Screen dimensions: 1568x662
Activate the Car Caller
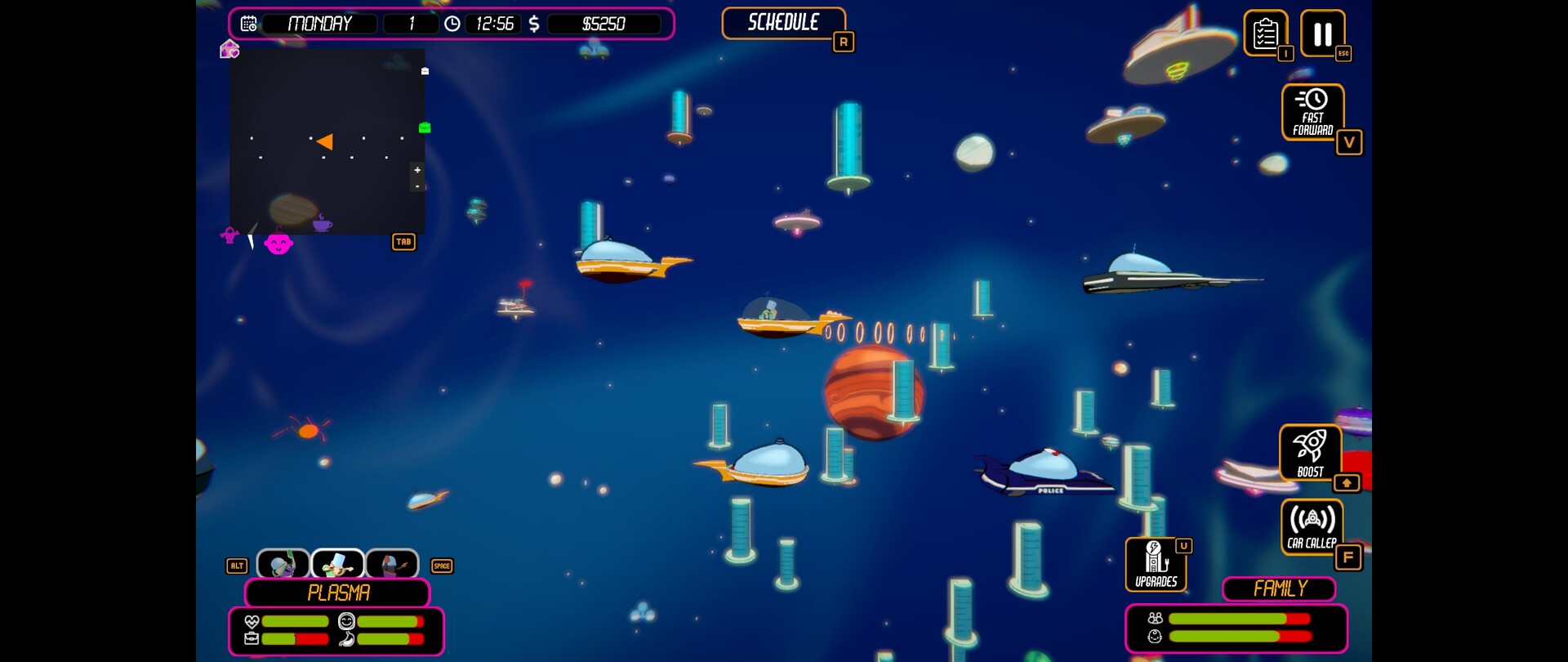tap(1312, 526)
